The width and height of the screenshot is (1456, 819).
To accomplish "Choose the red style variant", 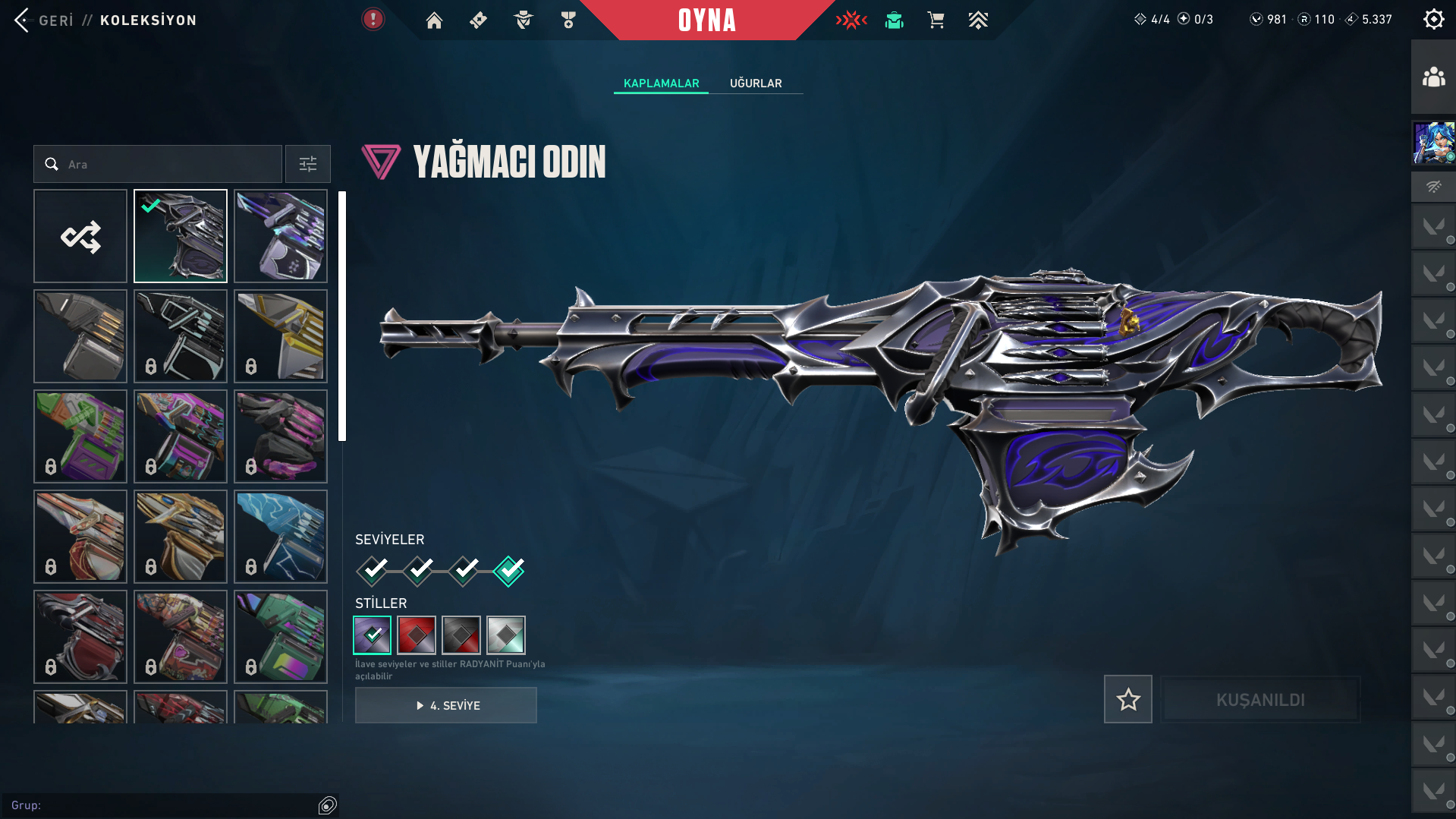I will 417,635.
